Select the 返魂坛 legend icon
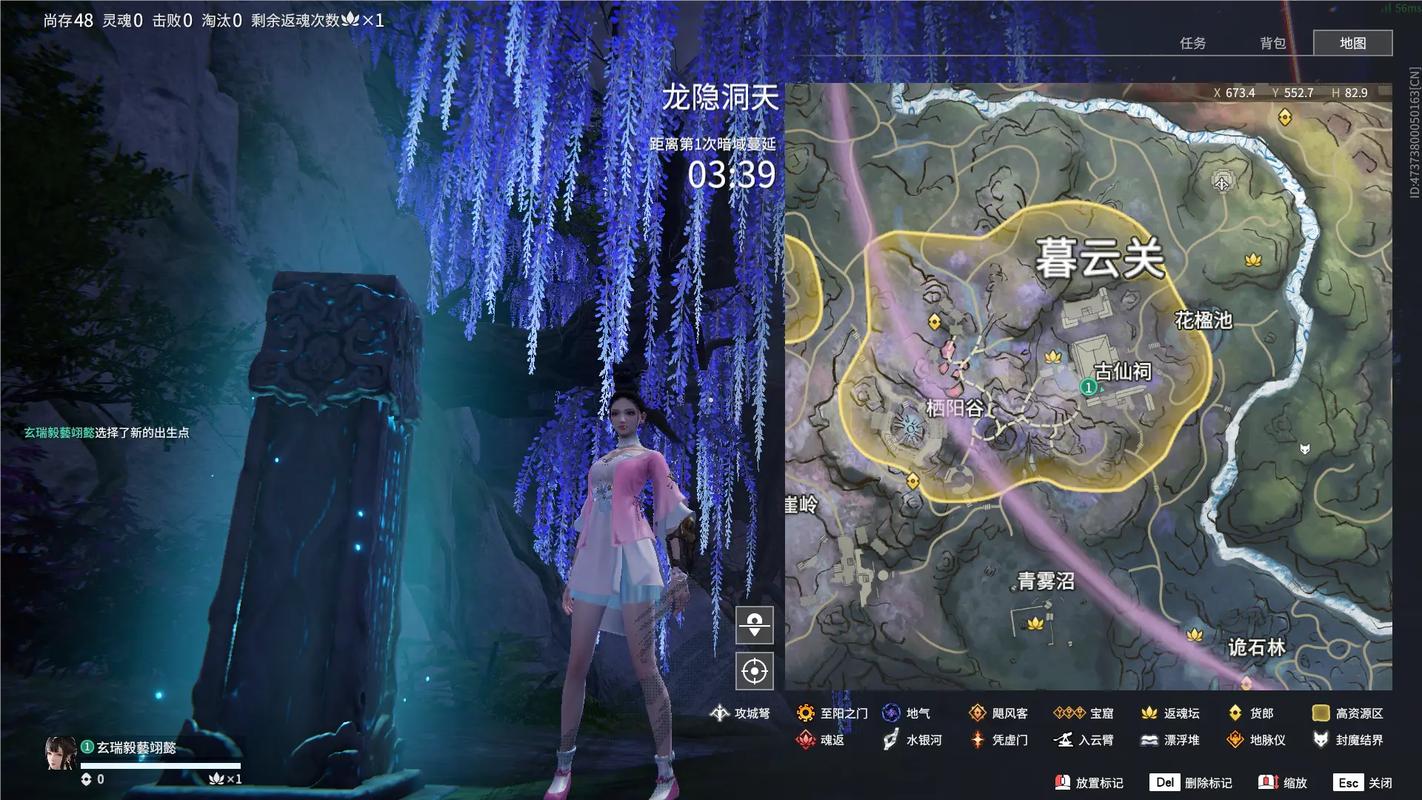Screen dimensions: 1422x800 coord(1149,713)
